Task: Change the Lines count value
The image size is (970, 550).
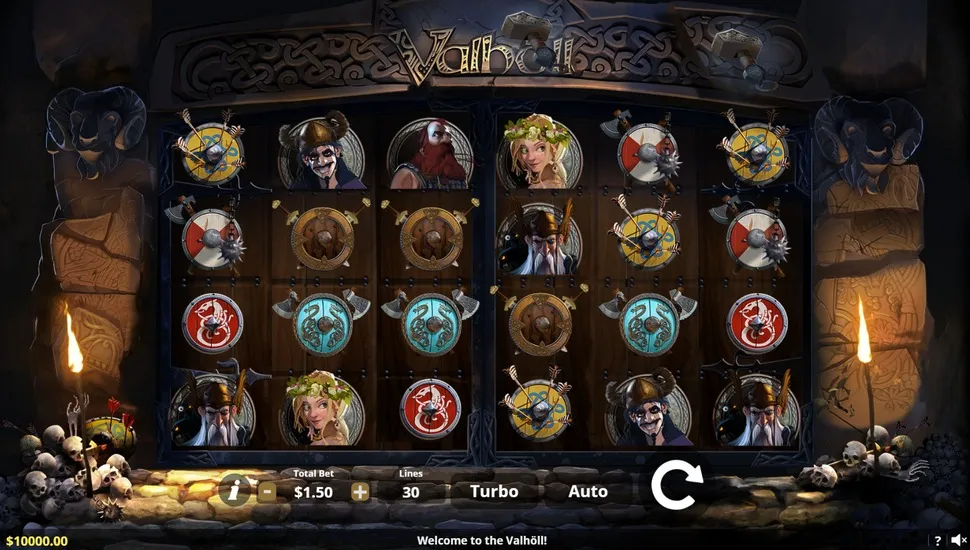Action: [410, 492]
